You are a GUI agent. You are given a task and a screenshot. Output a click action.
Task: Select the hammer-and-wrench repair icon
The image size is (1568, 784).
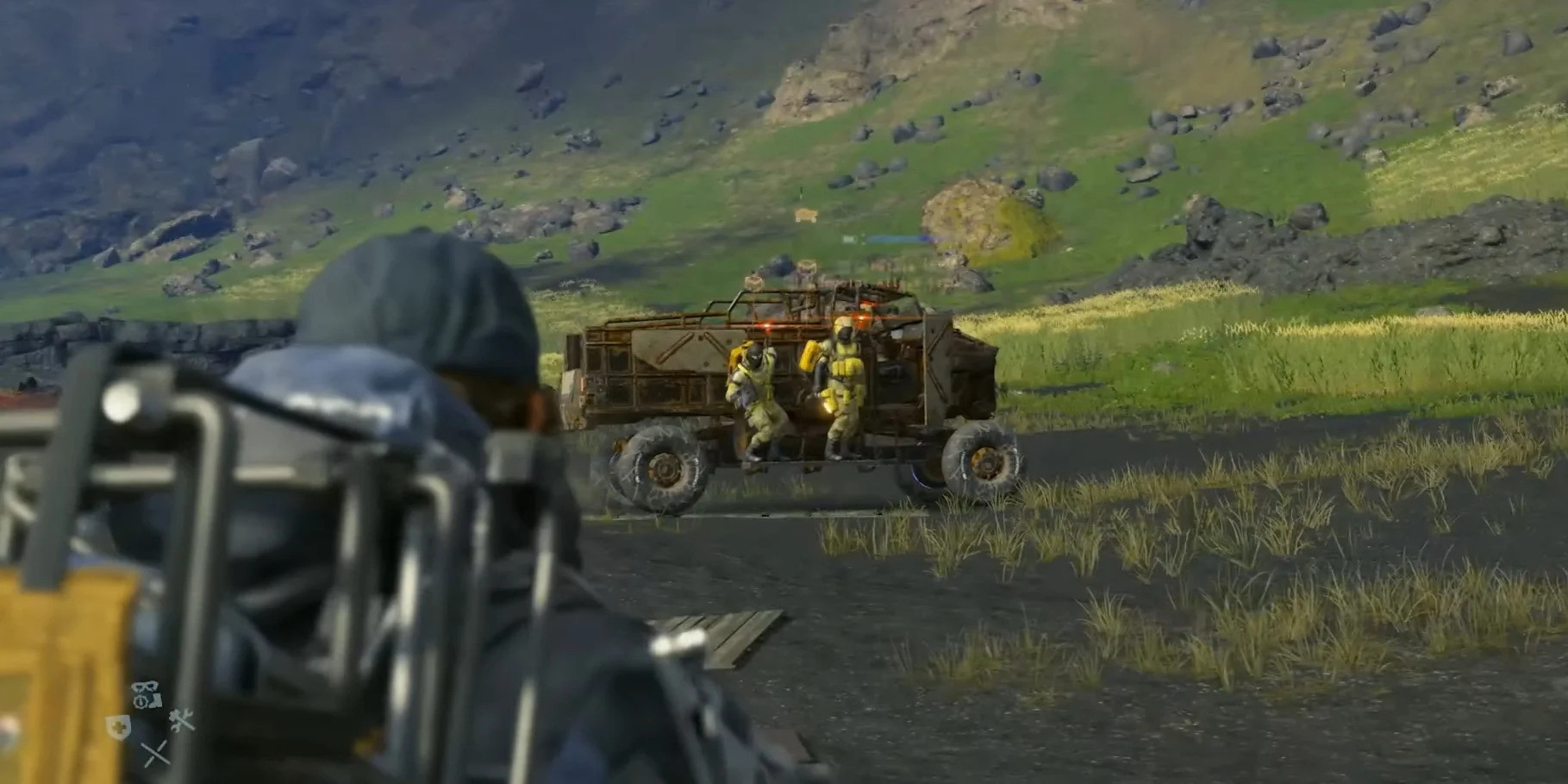[180, 718]
